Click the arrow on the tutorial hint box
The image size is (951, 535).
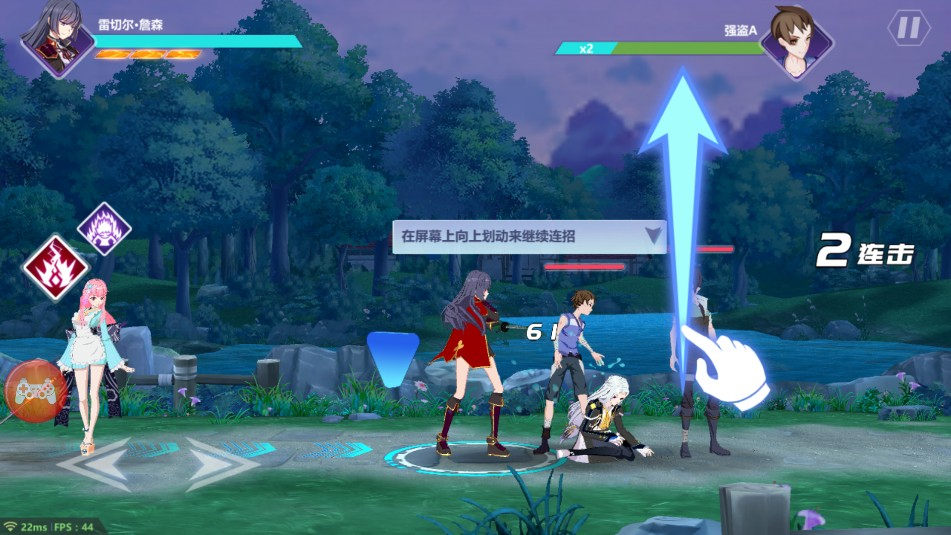[x=653, y=236]
